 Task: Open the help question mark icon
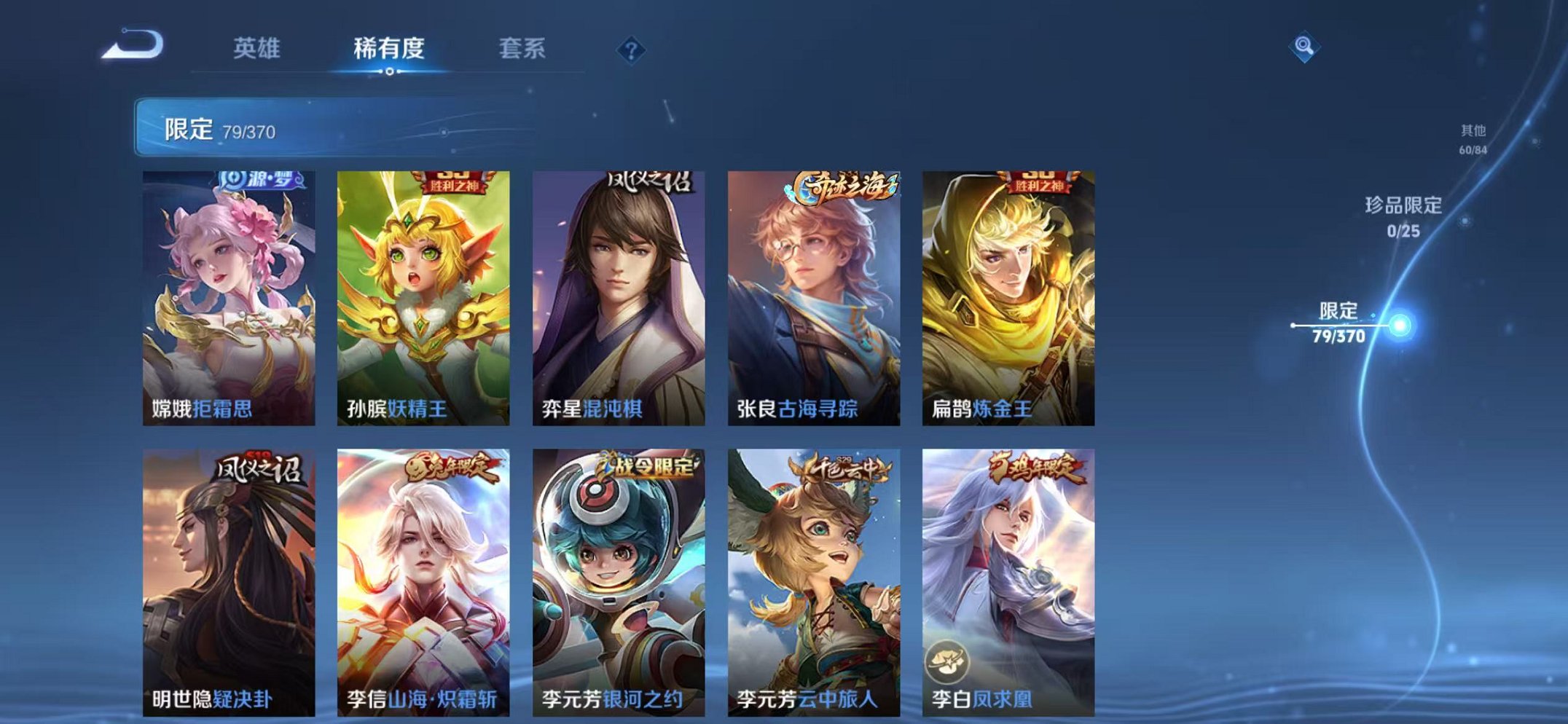(x=632, y=50)
